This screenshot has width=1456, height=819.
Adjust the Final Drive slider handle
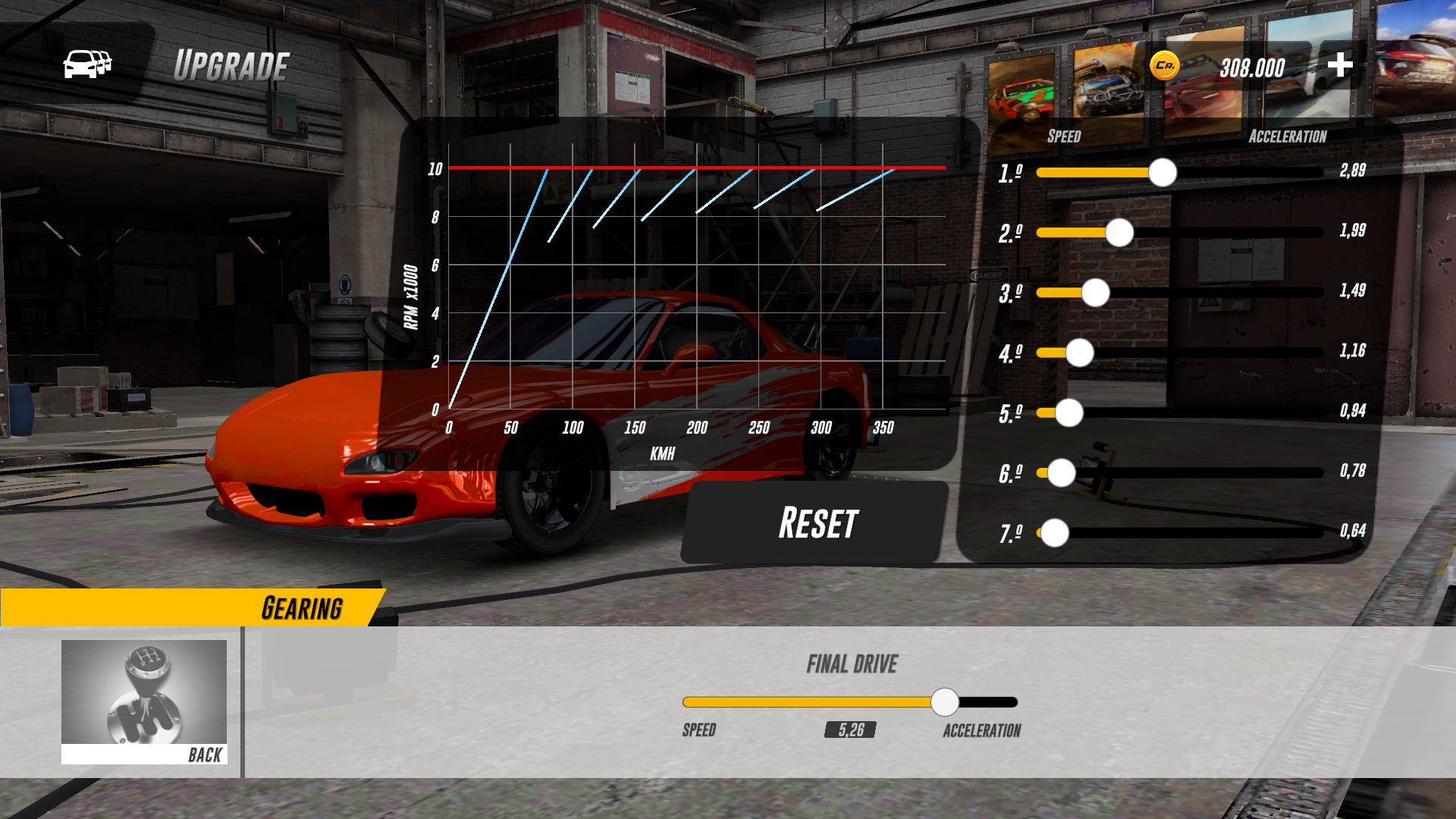[x=945, y=703]
